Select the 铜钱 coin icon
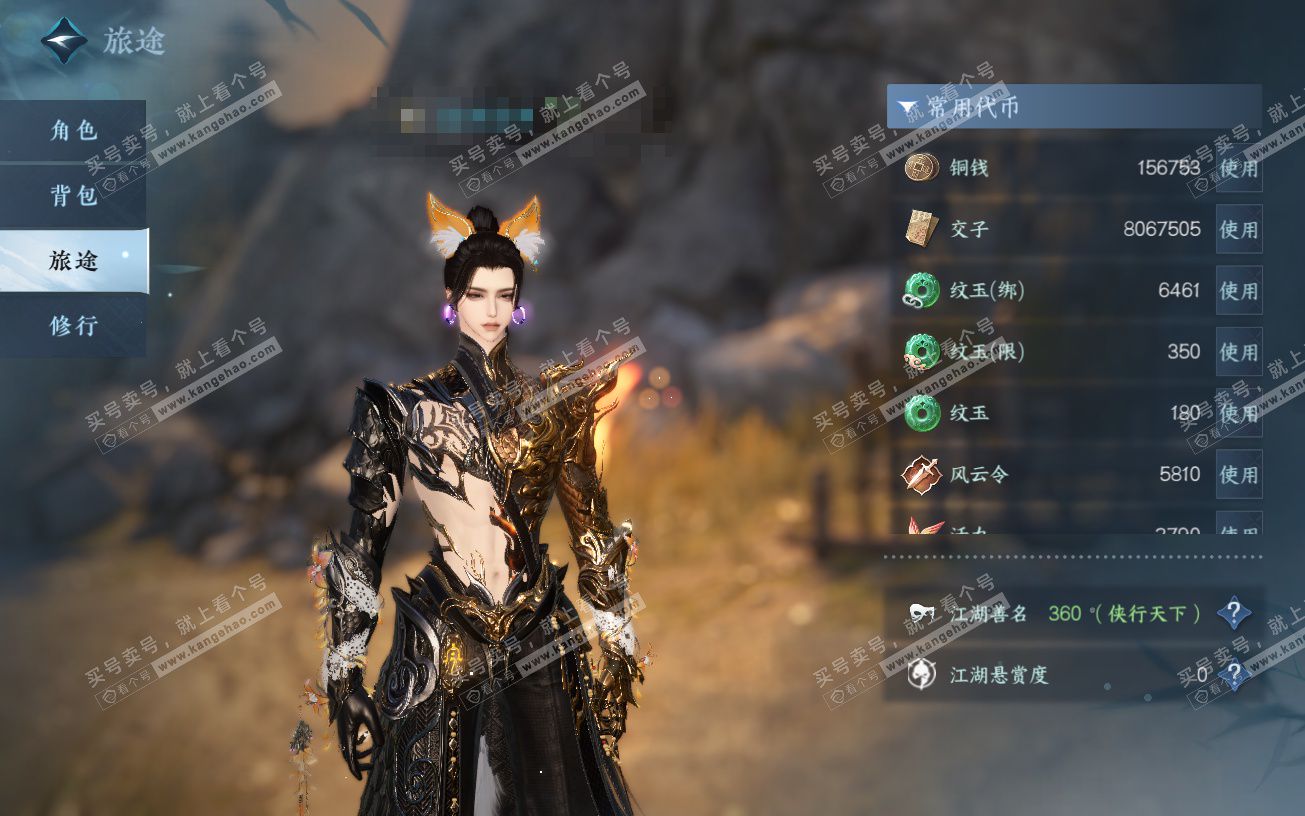1305x816 pixels. tap(921, 167)
